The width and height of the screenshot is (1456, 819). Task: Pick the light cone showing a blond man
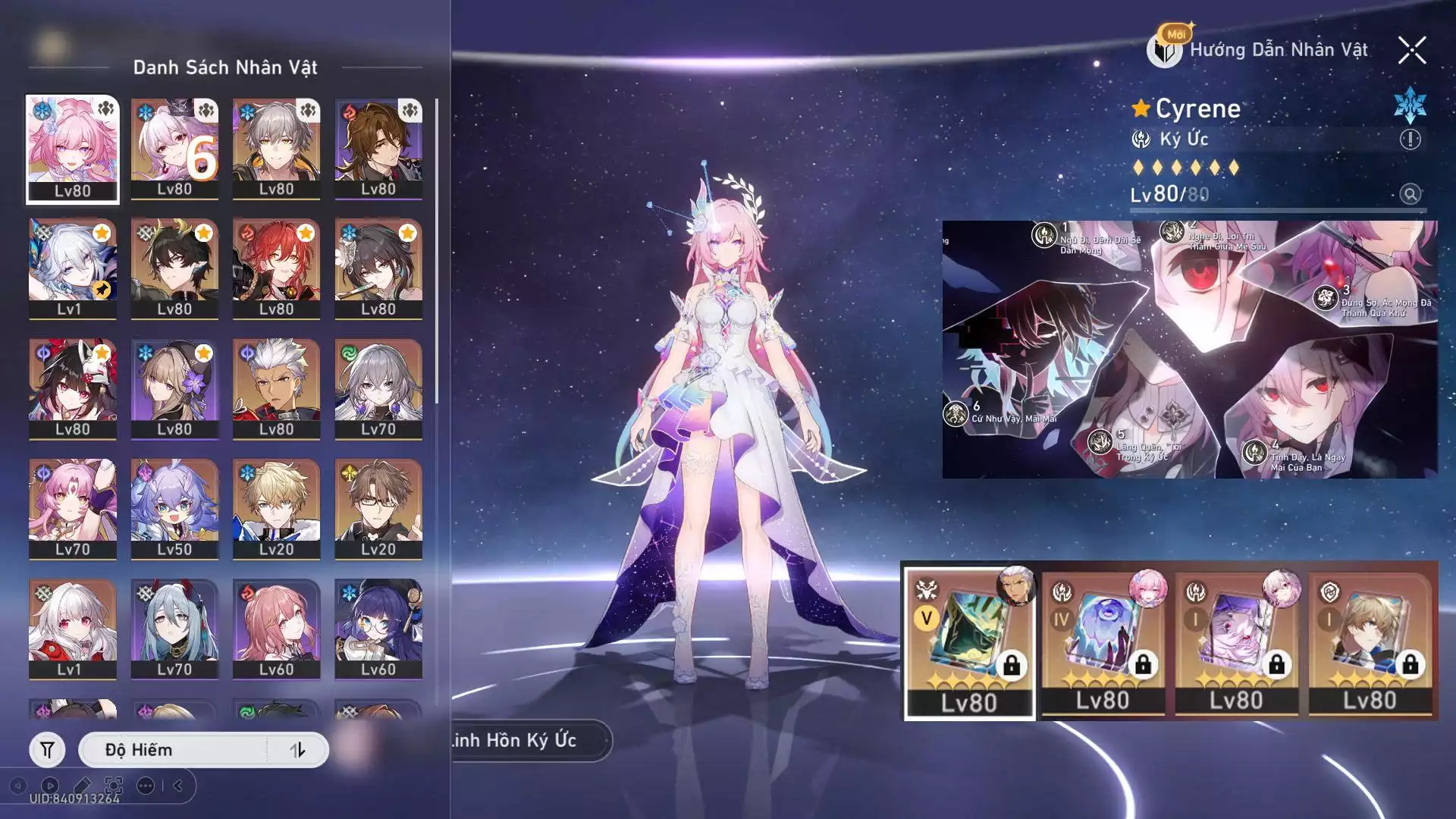[1370, 642]
